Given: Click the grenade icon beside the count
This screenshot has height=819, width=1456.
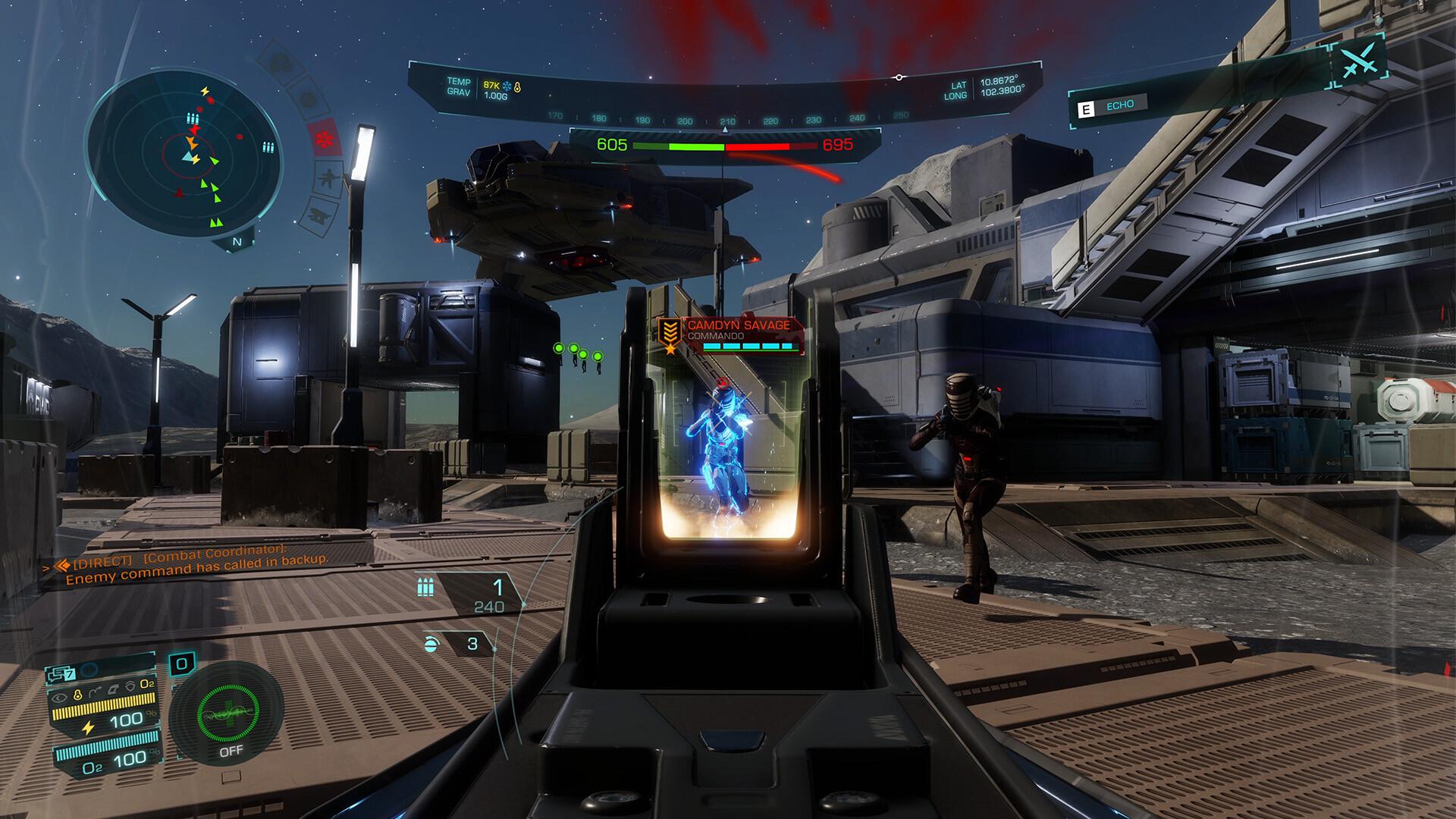Looking at the screenshot, I should [x=431, y=644].
